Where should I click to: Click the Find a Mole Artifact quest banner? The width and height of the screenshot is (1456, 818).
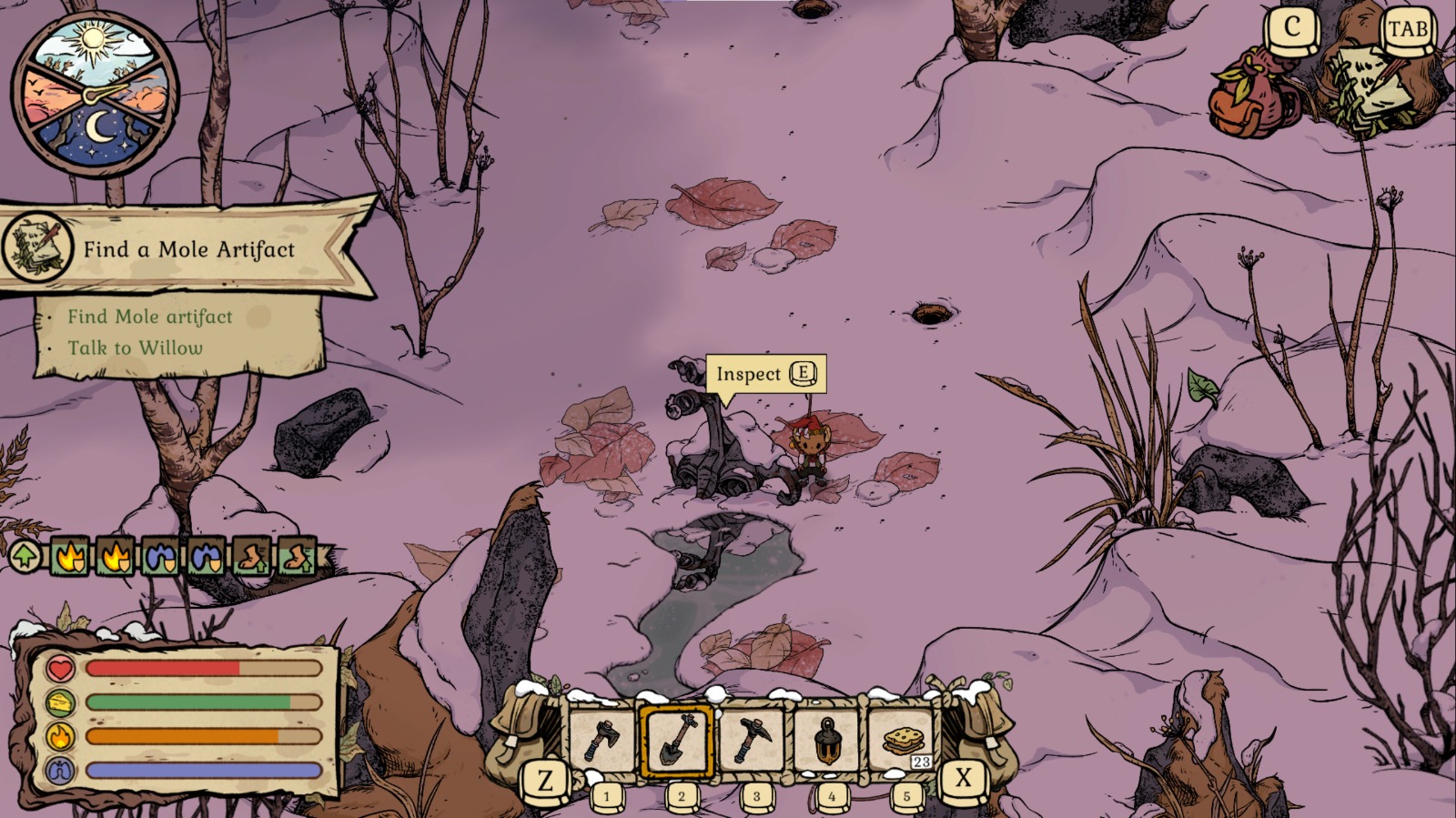188,249
